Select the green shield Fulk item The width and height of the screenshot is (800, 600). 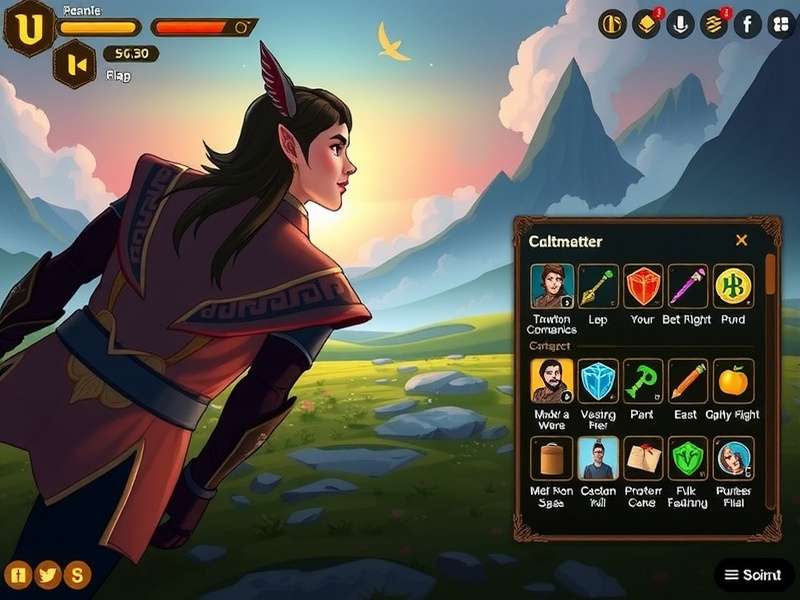[x=688, y=458]
